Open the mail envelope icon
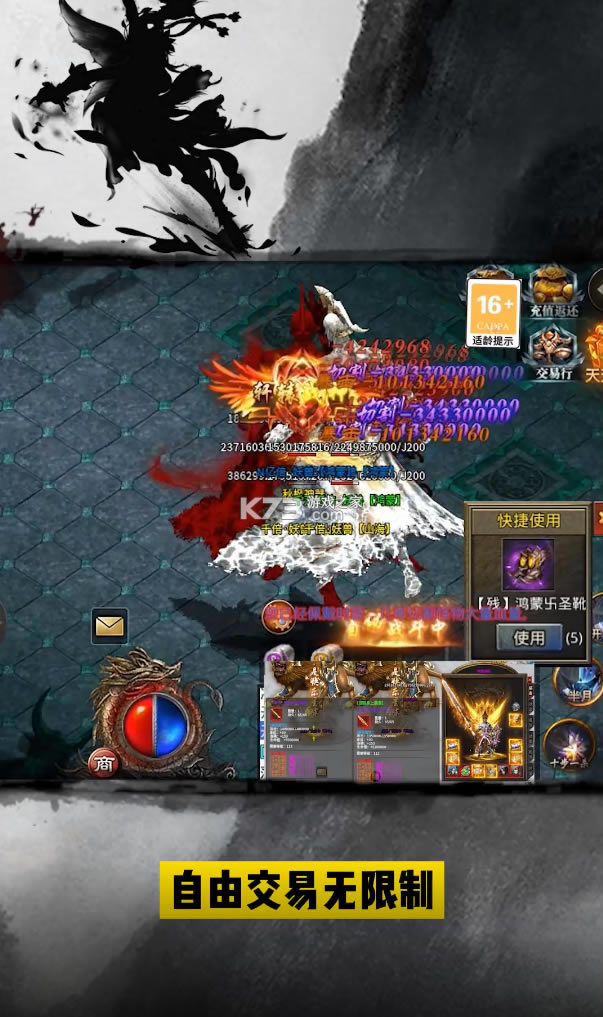This screenshot has width=603, height=1017. coord(109,626)
